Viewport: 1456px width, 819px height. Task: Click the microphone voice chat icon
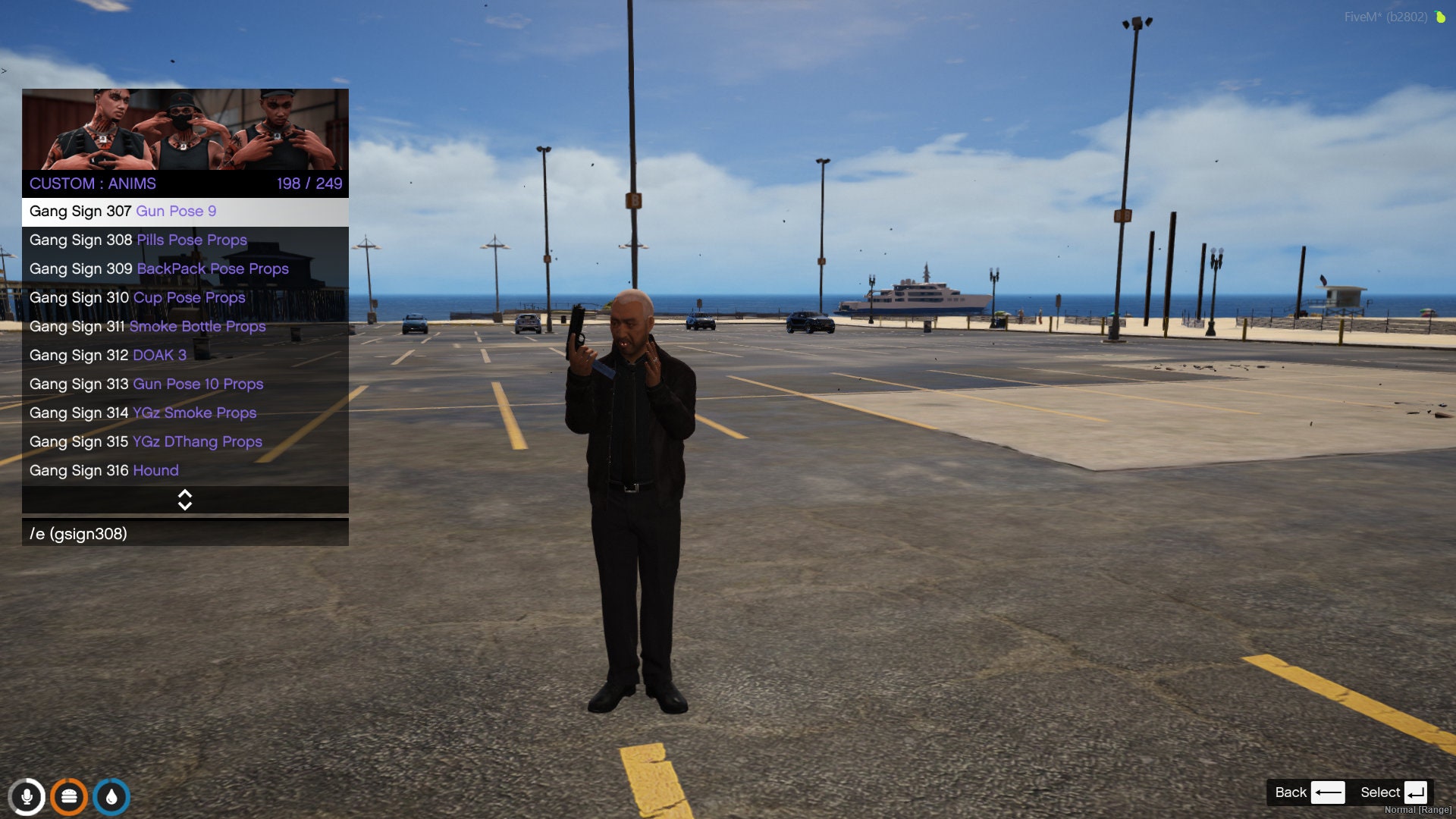[x=27, y=796]
